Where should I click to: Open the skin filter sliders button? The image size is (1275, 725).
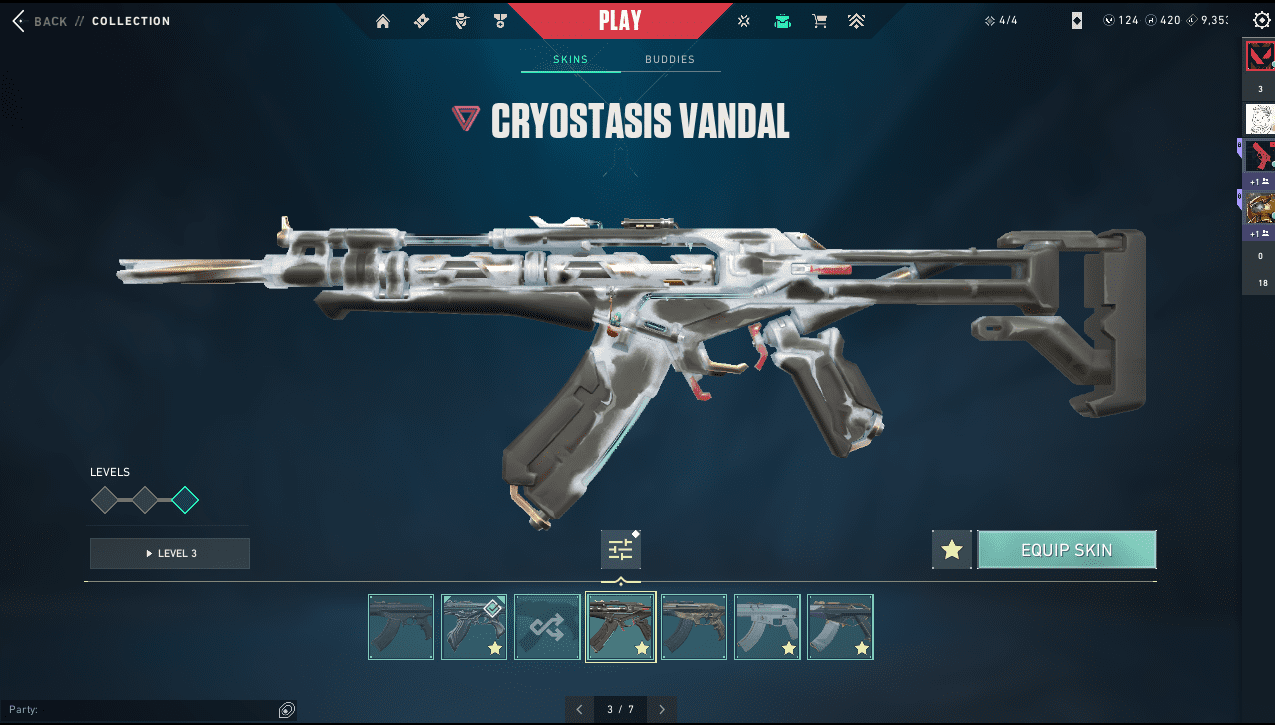[x=621, y=550]
